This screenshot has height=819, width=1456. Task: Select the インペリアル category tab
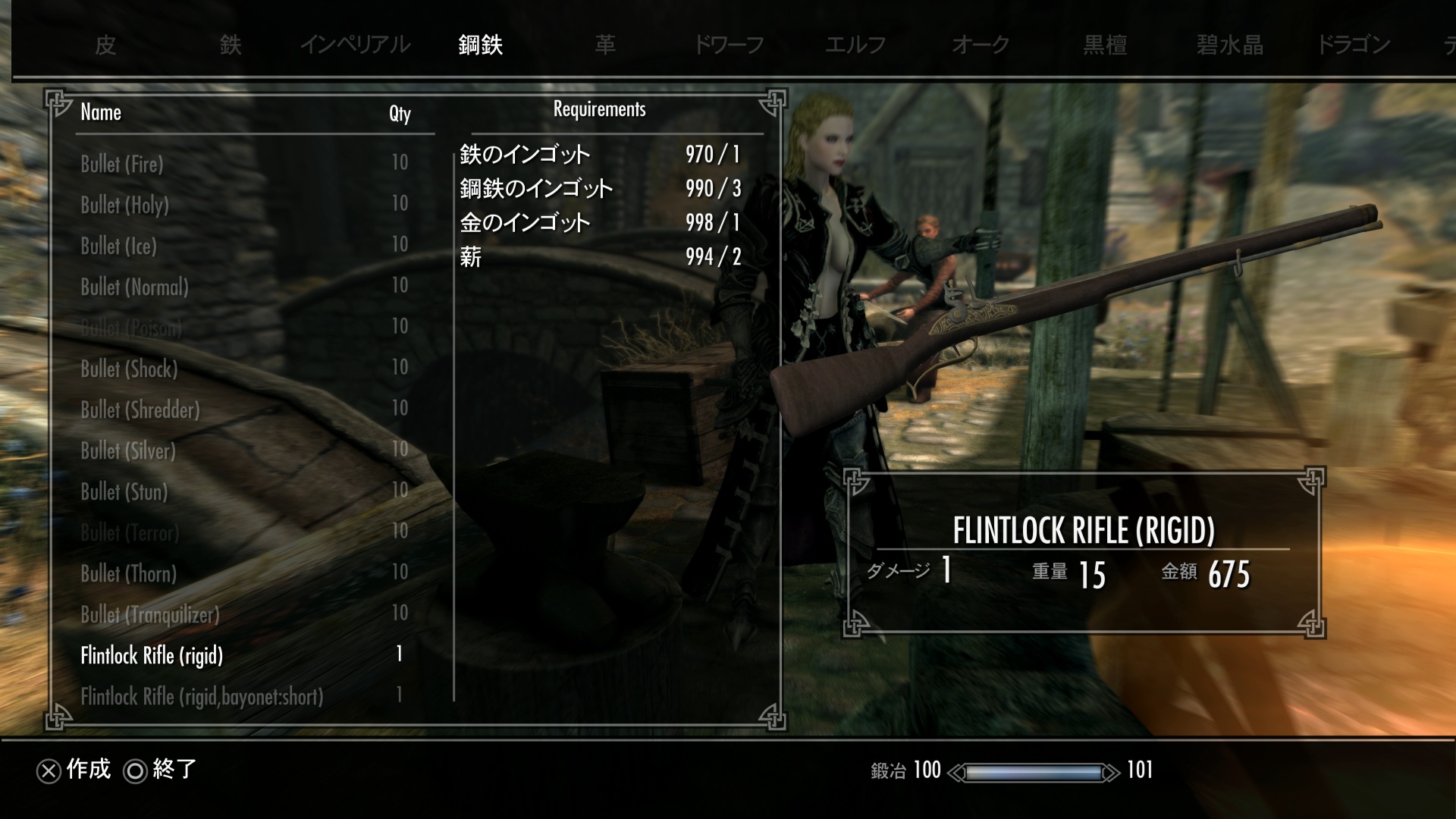click(x=355, y=45)
